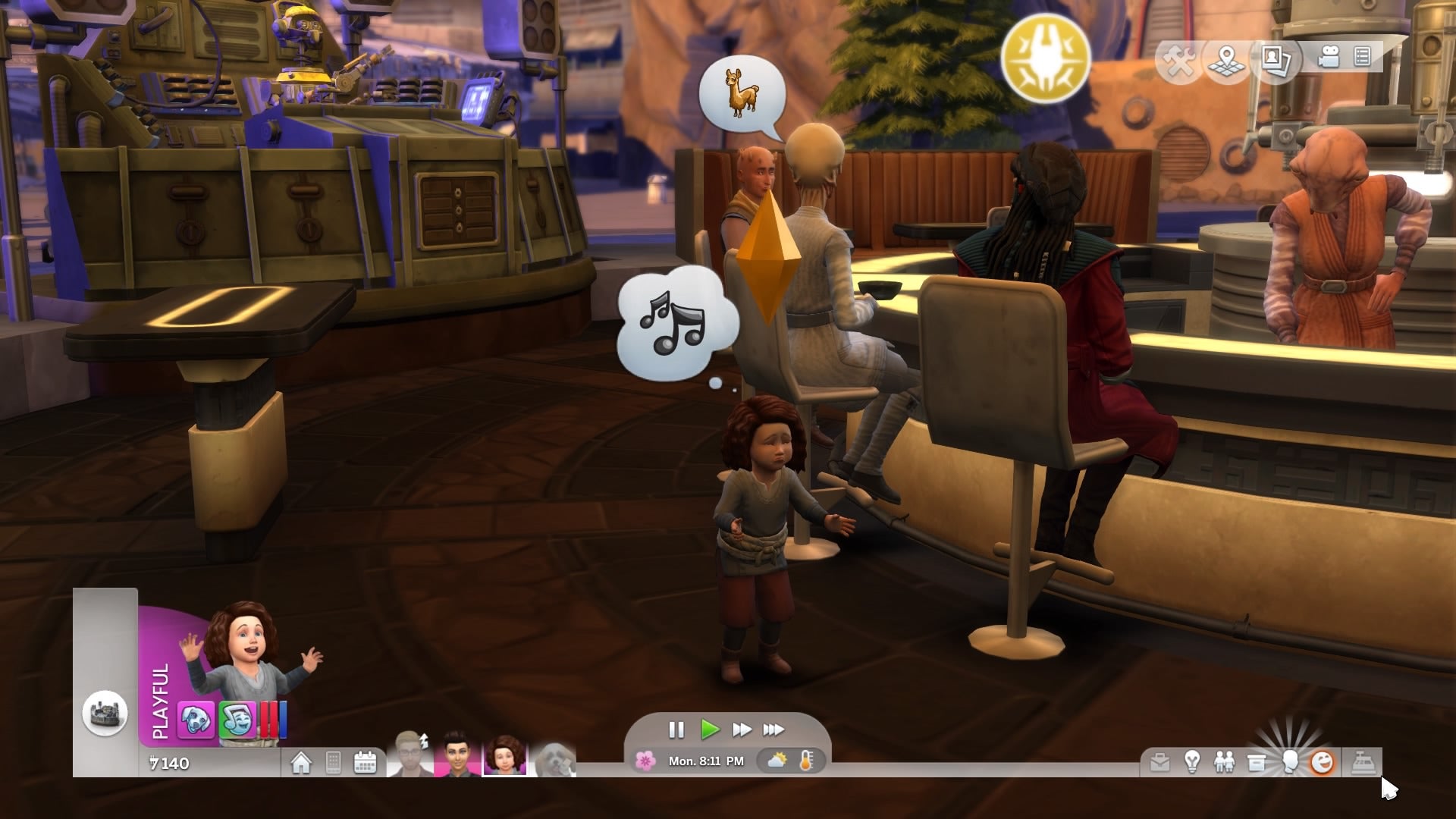
Task: Open the Needs smiley face panel
Action: tap(1322, 762)
